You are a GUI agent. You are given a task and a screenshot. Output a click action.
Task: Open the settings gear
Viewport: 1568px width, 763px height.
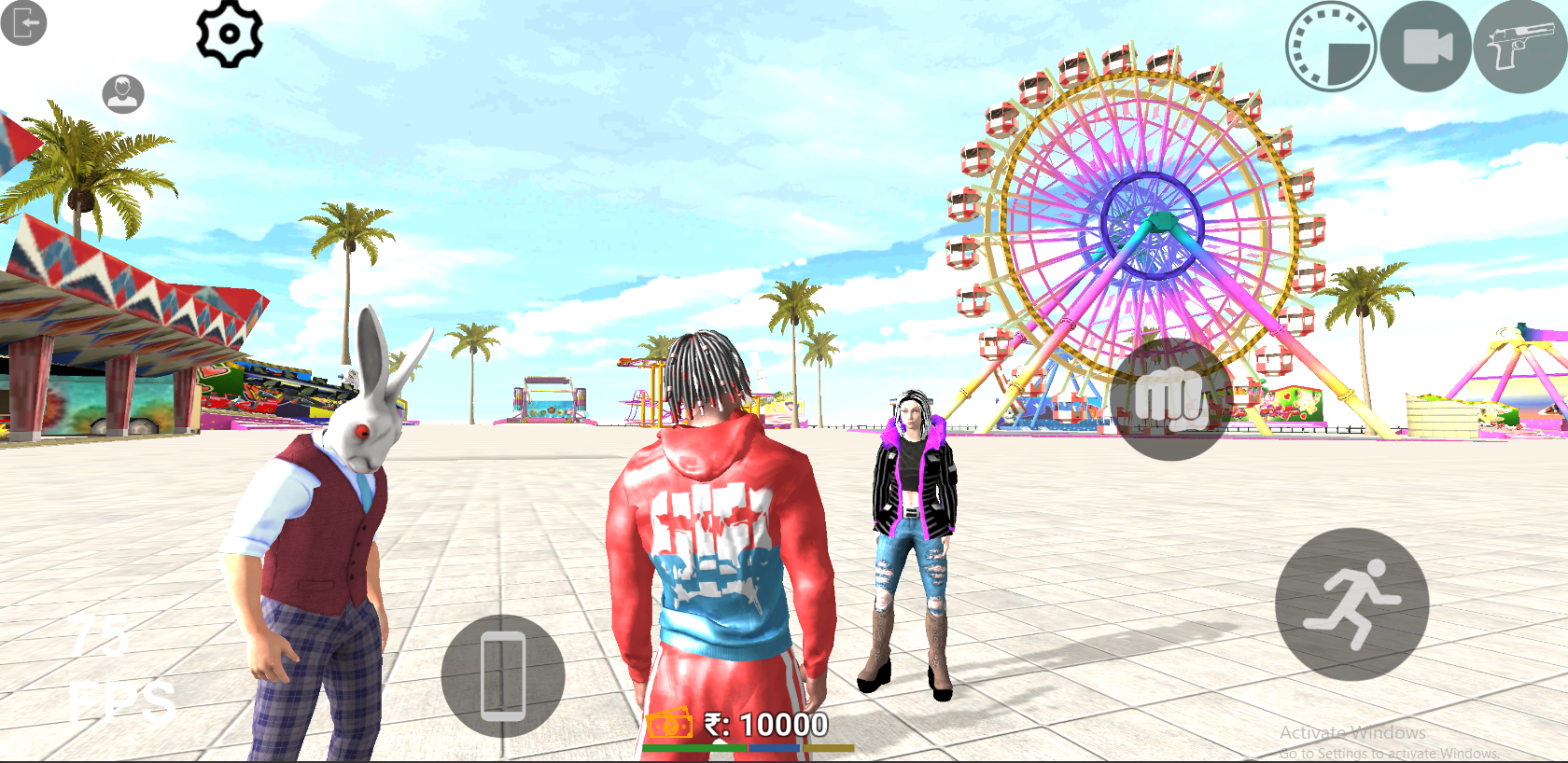(x=231, y=33)
